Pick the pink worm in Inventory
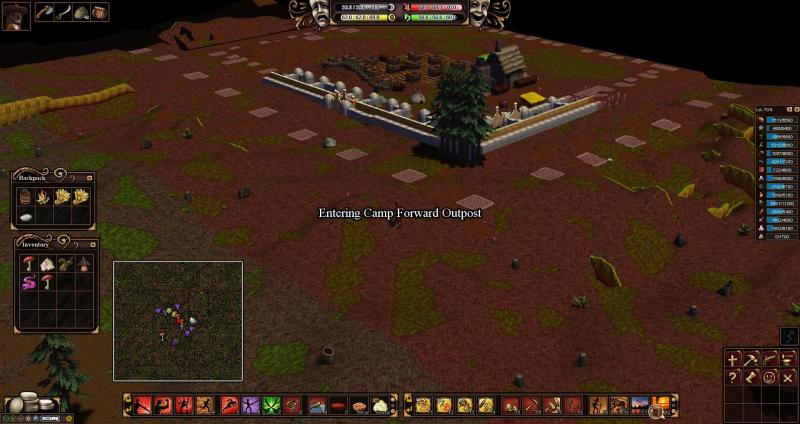 pos(27,283)
